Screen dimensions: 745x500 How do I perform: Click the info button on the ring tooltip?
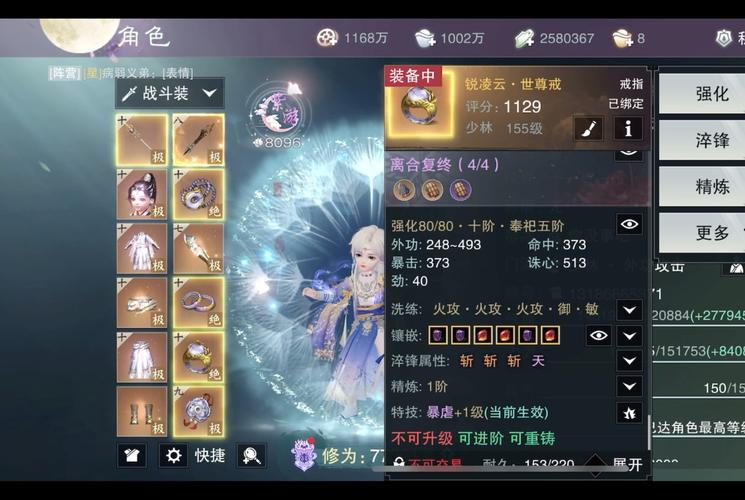628,127
